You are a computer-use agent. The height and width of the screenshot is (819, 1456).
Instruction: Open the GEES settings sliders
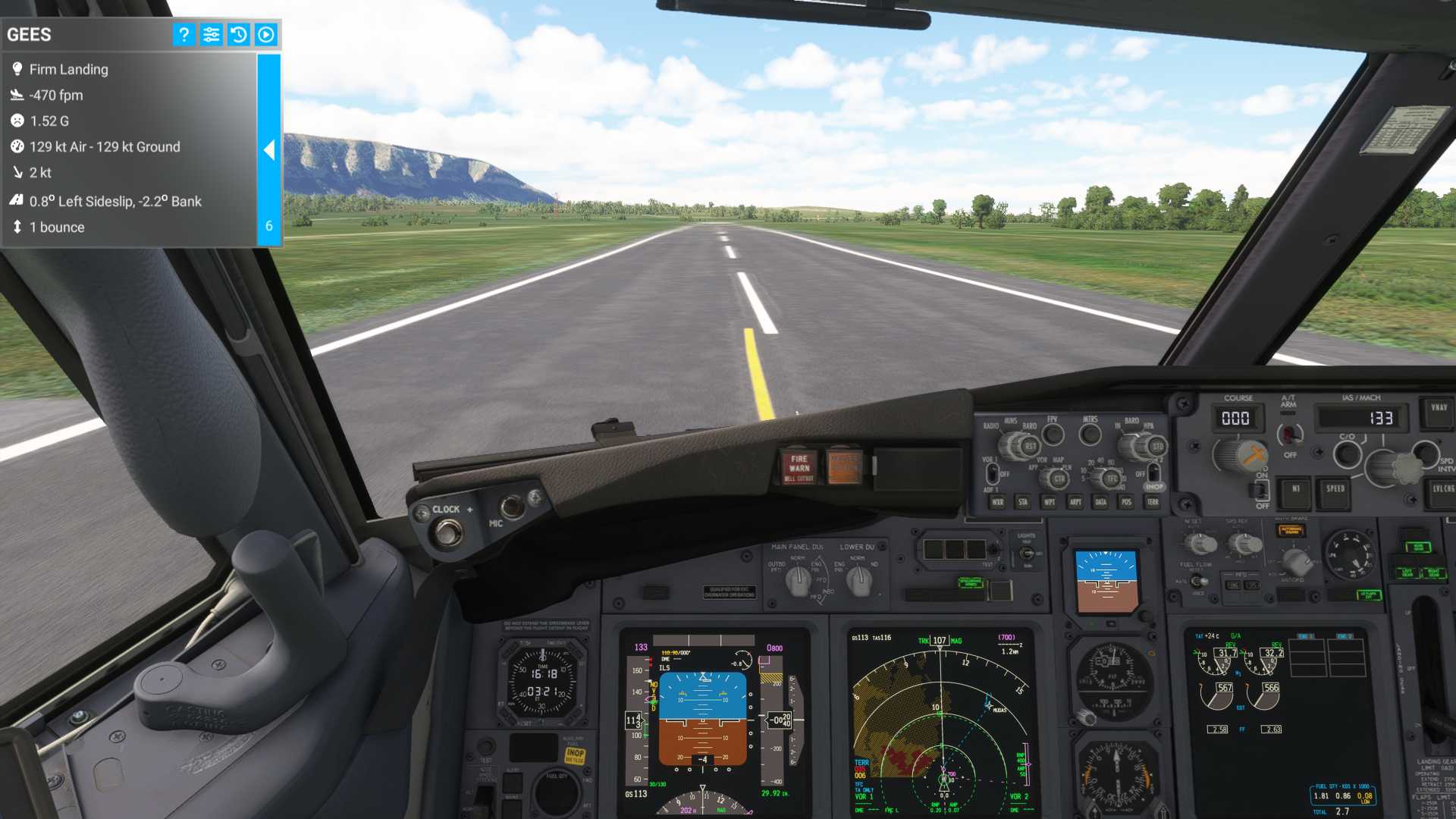[211, 34]
